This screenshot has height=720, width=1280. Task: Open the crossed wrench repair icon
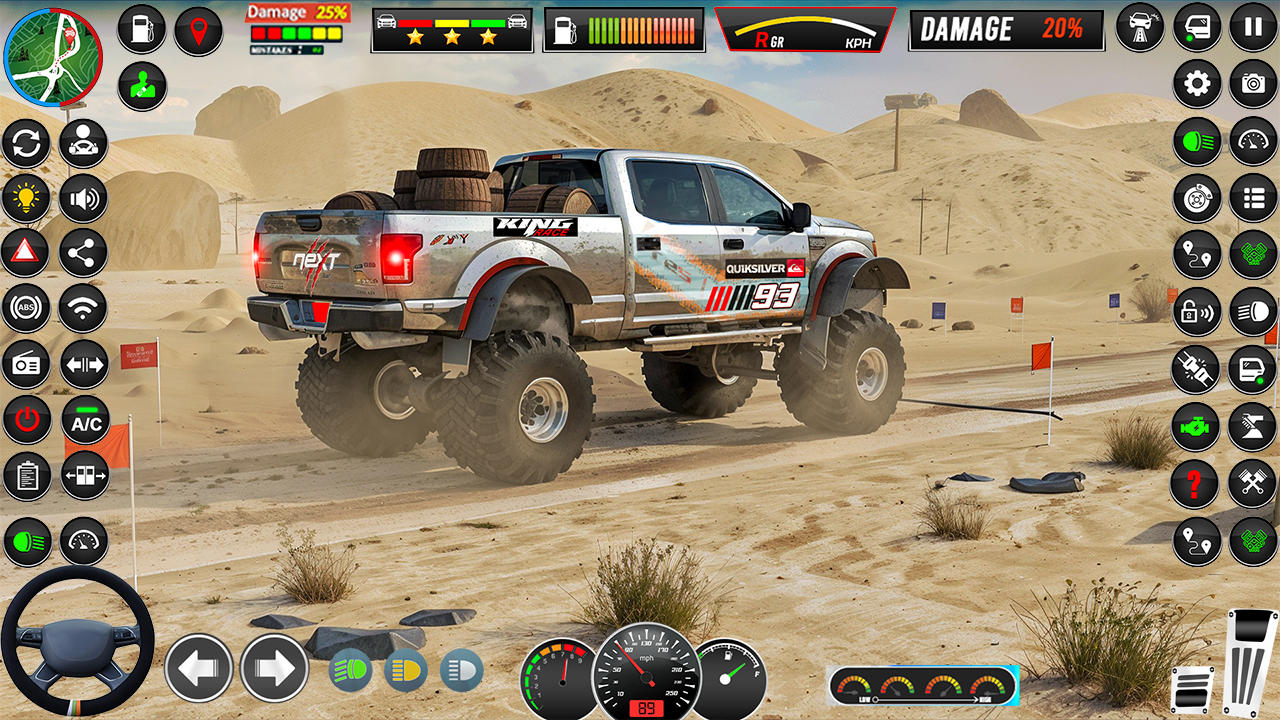(x=1253, y=484)
